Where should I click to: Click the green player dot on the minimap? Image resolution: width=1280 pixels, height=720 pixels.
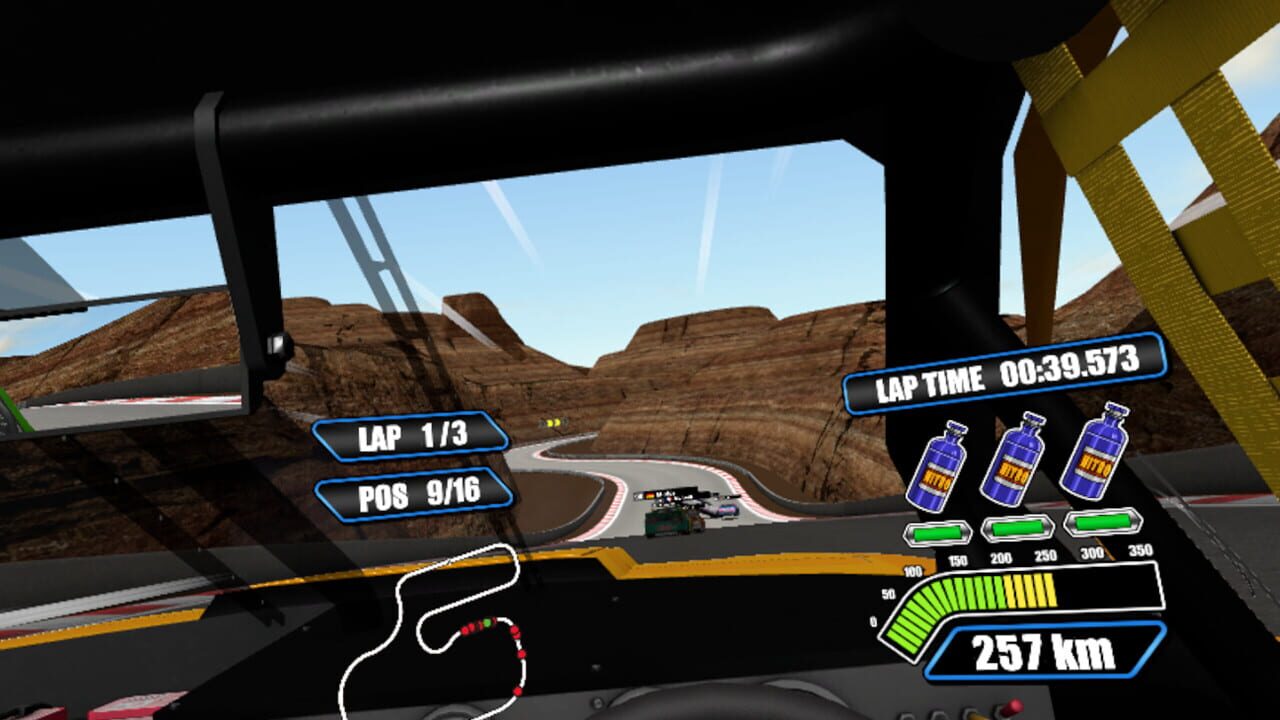tap(487, 621)
